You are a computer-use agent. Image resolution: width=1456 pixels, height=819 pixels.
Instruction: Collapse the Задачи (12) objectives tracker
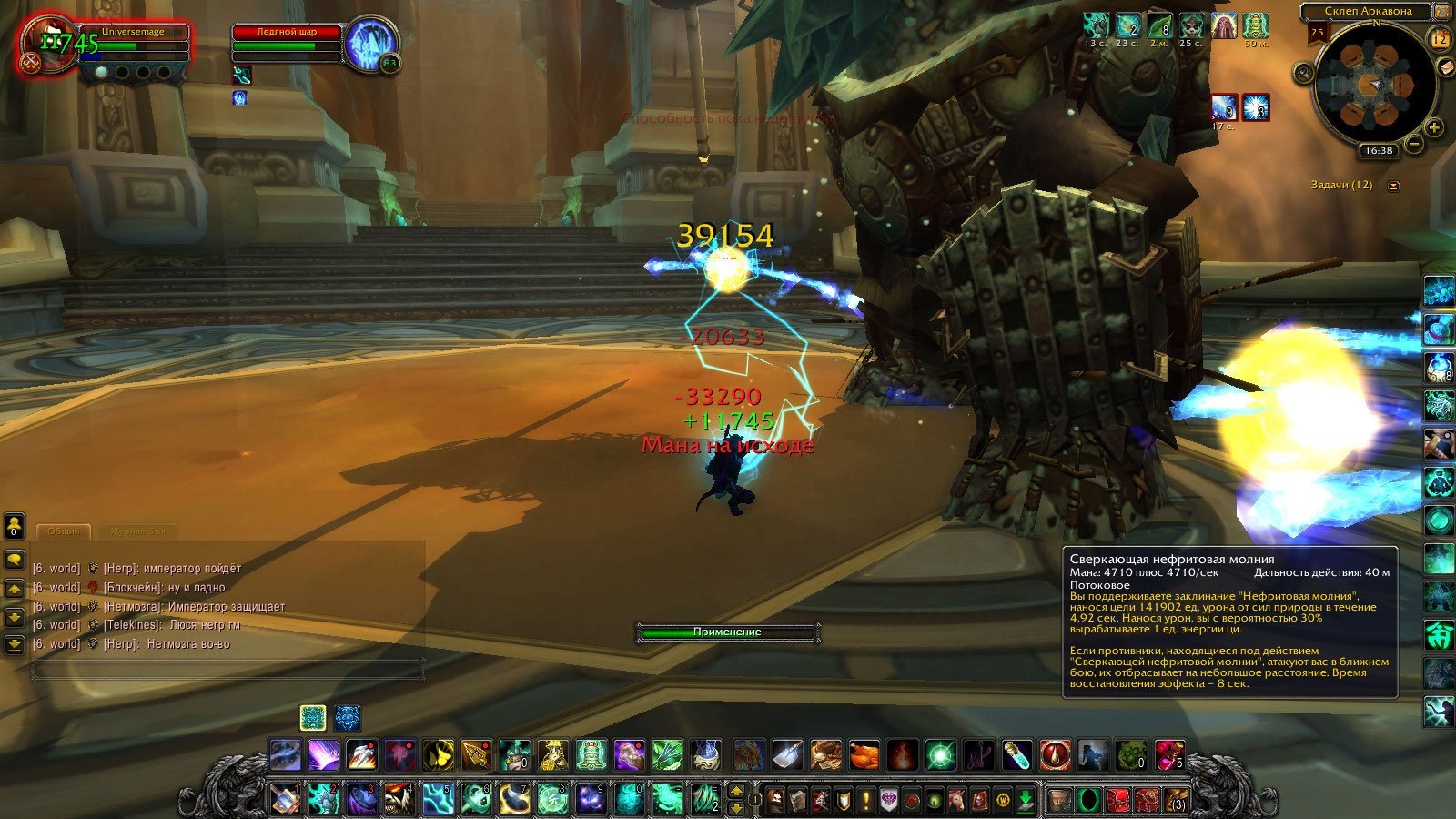click(x=1393, y=186)
